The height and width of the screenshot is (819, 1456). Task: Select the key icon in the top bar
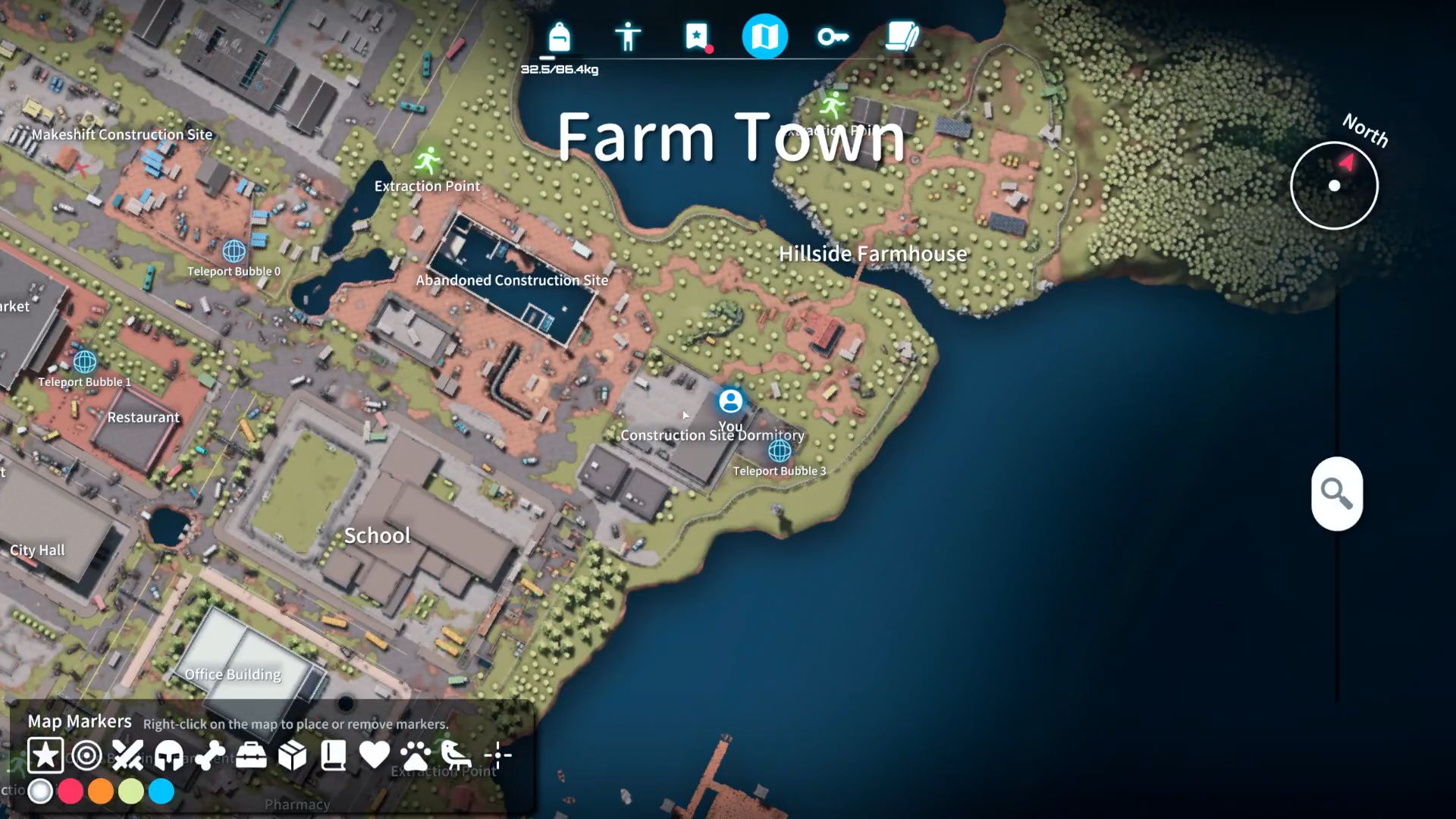[833, 36]
